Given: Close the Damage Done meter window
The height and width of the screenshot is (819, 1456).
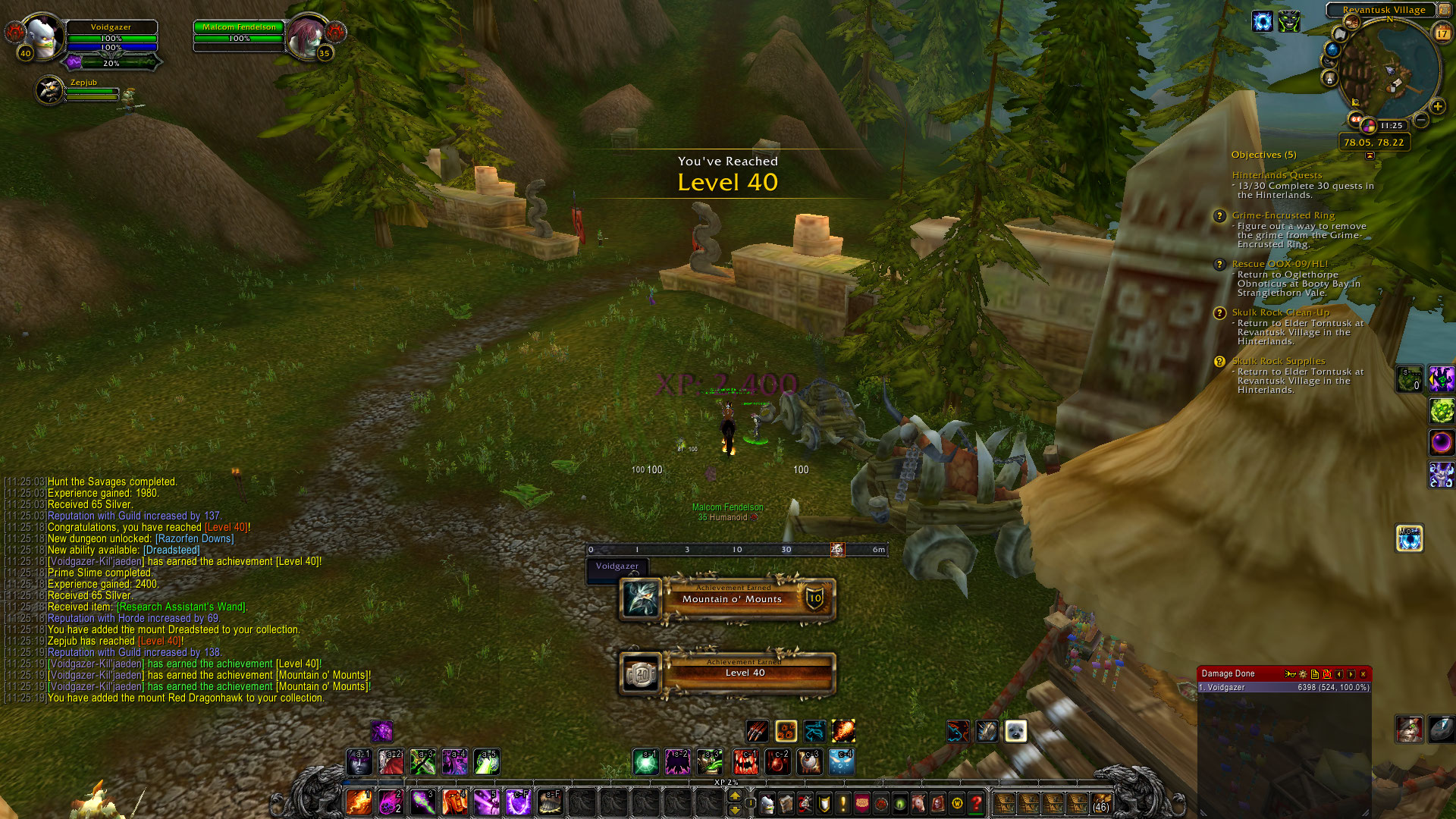Looking at the screenshot, I should (1363, 674).
